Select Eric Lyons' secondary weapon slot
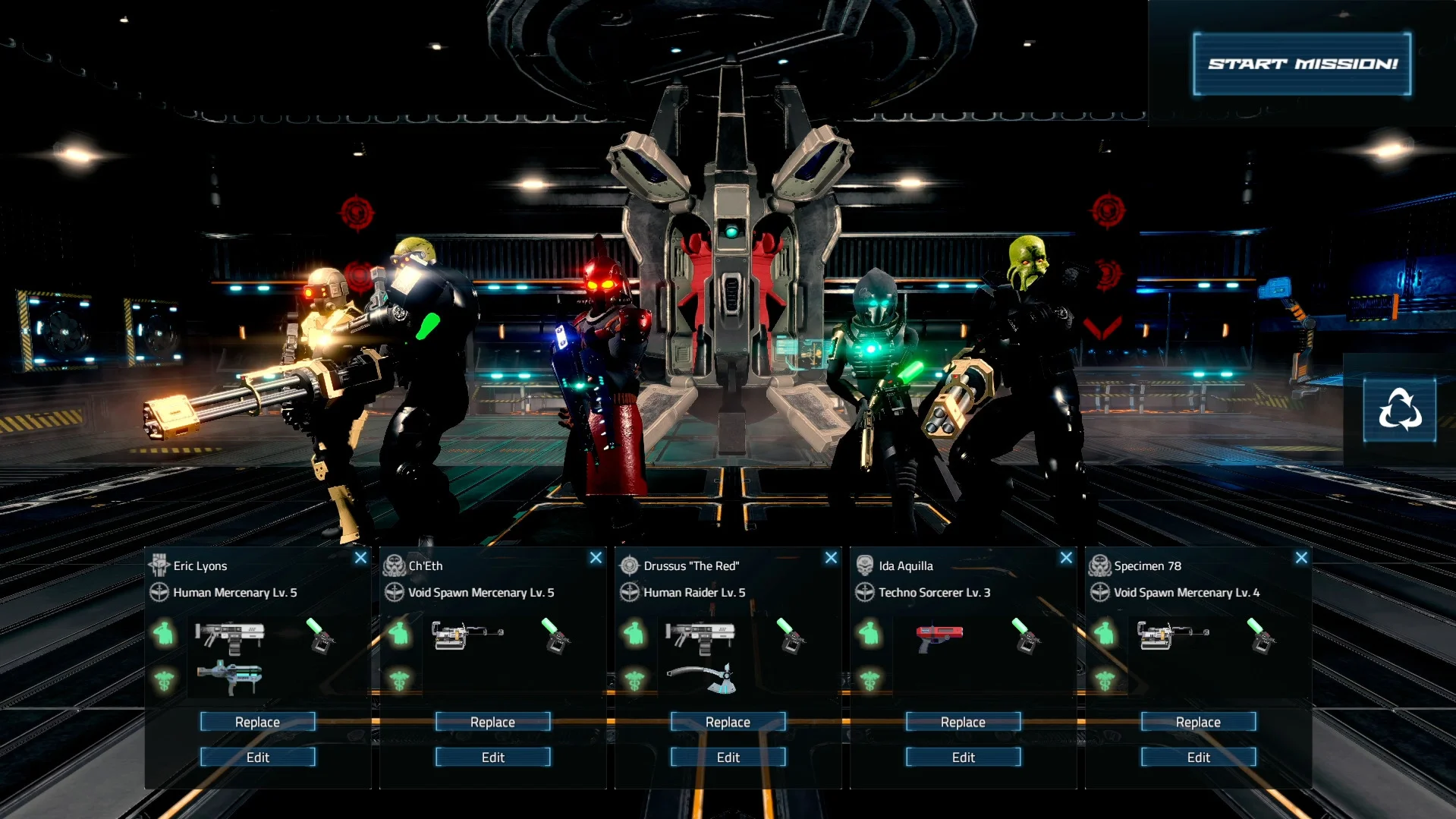Viewport: 1456px width, 819px height. click(229, 676)
